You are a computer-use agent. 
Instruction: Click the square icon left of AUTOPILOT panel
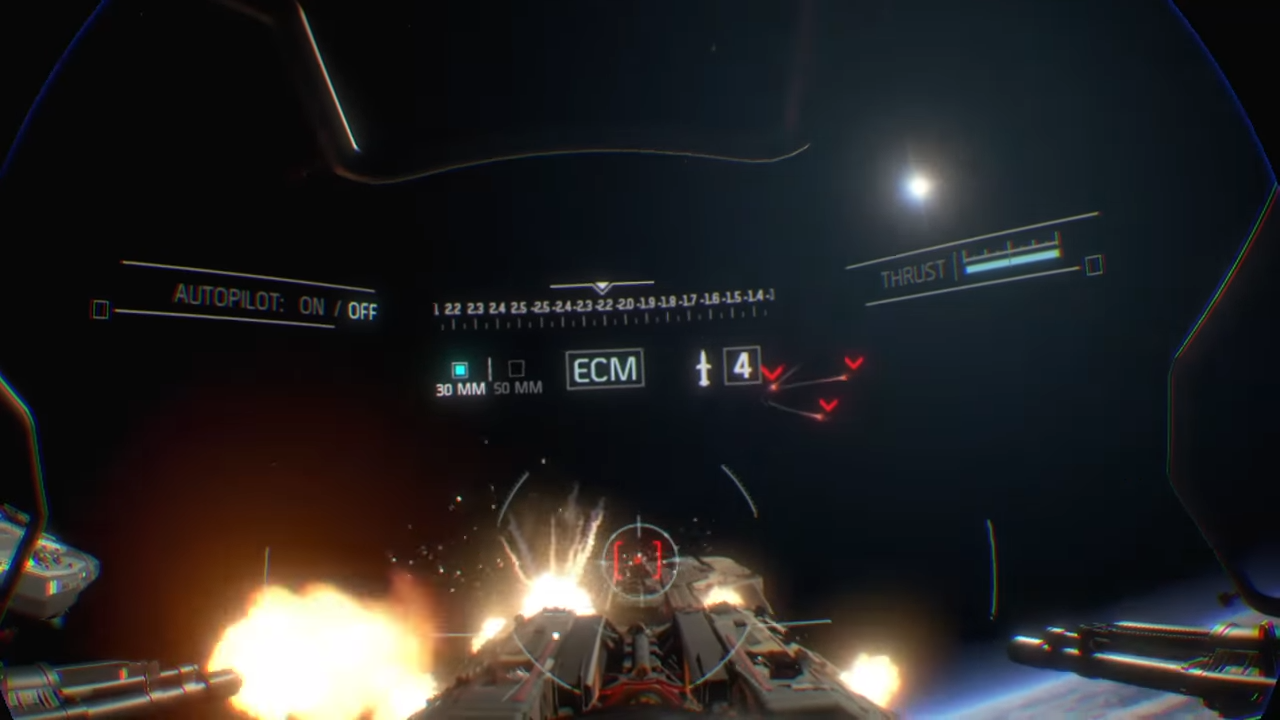coord(100,310)
